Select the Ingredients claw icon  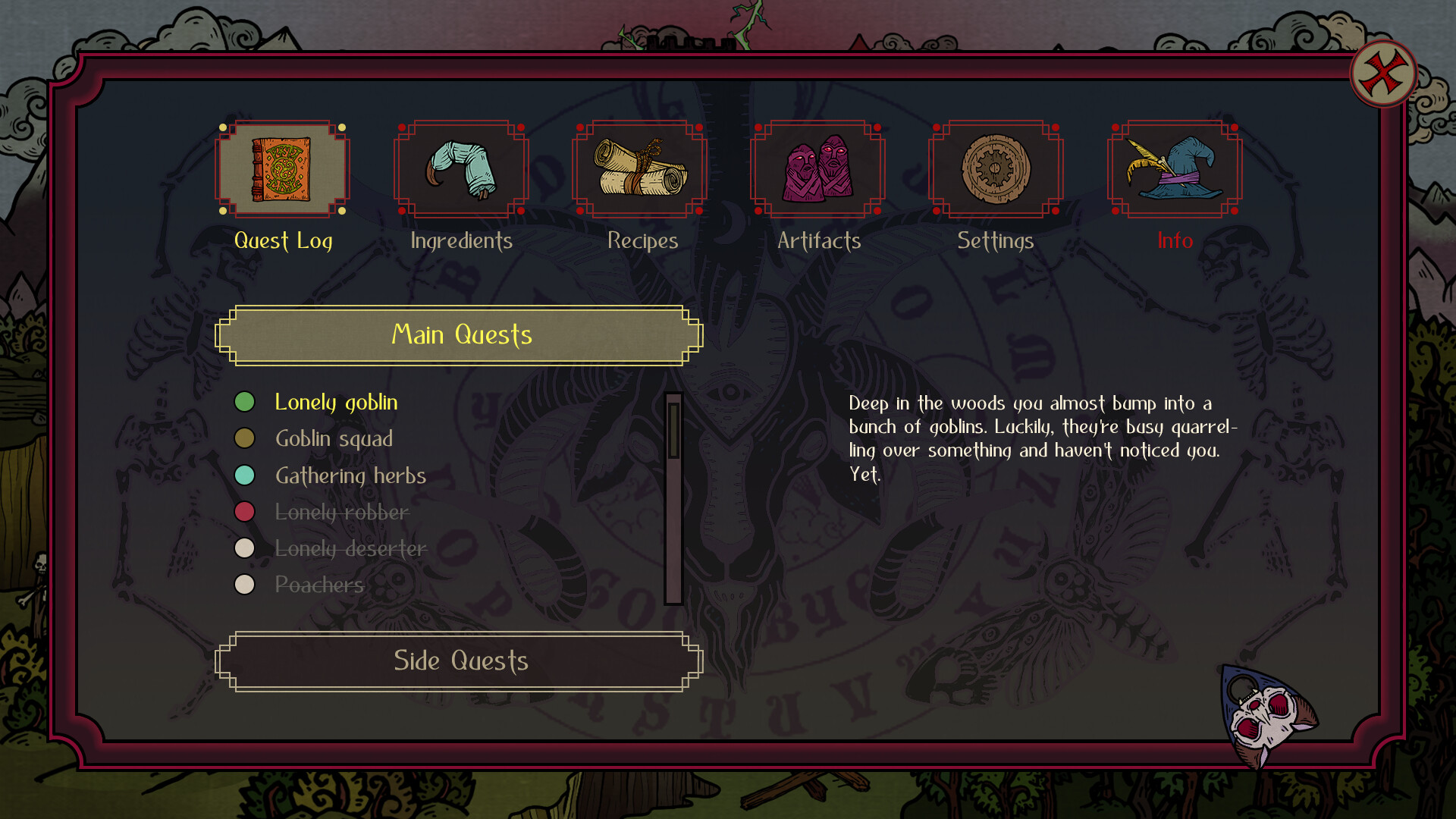pyautogui.click(x=460, y=168)
